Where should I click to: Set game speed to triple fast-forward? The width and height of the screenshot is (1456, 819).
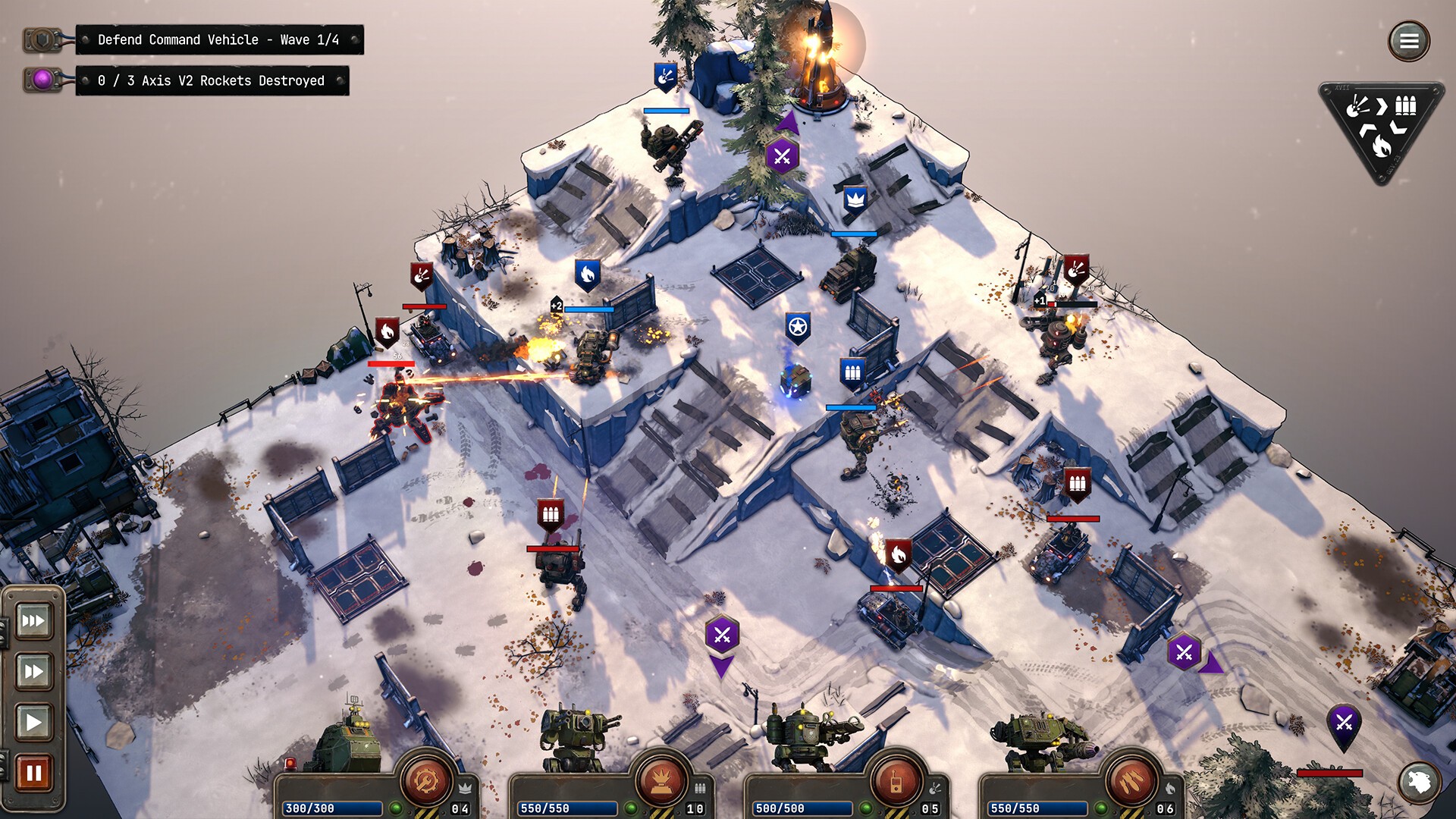click(x=33, y=621)
